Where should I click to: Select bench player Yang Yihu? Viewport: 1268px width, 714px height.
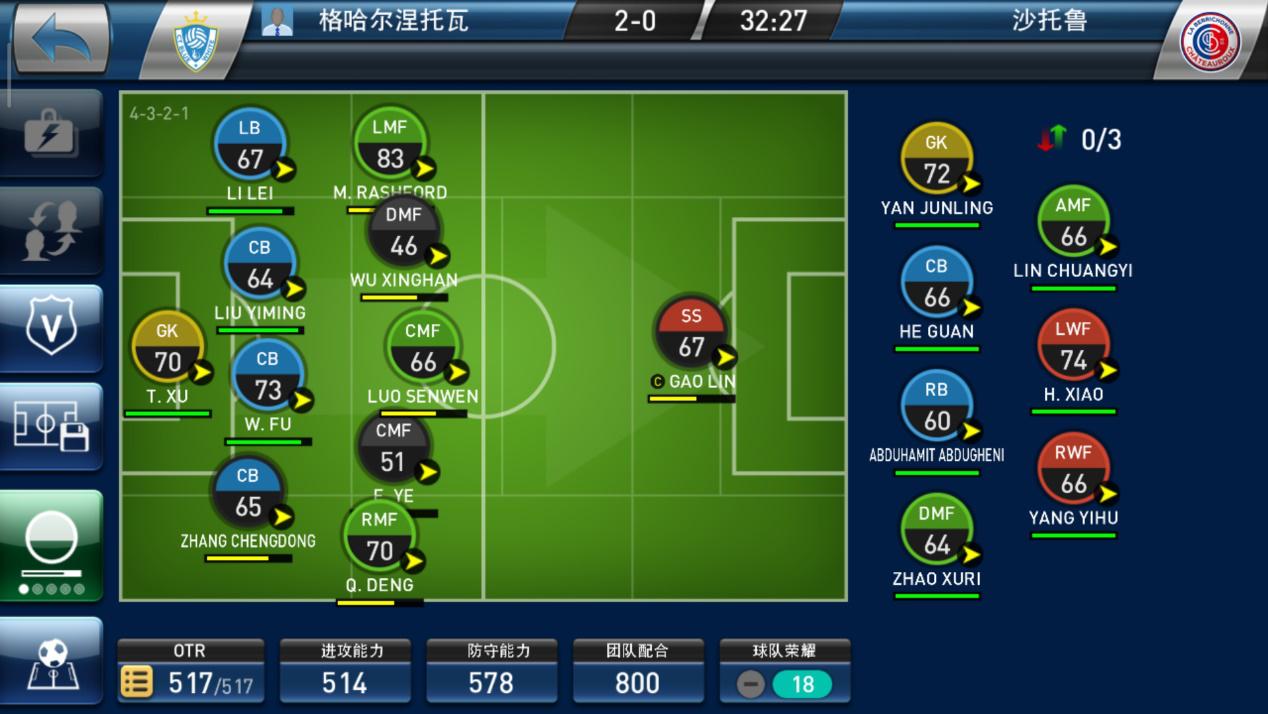pos(1074,472)
